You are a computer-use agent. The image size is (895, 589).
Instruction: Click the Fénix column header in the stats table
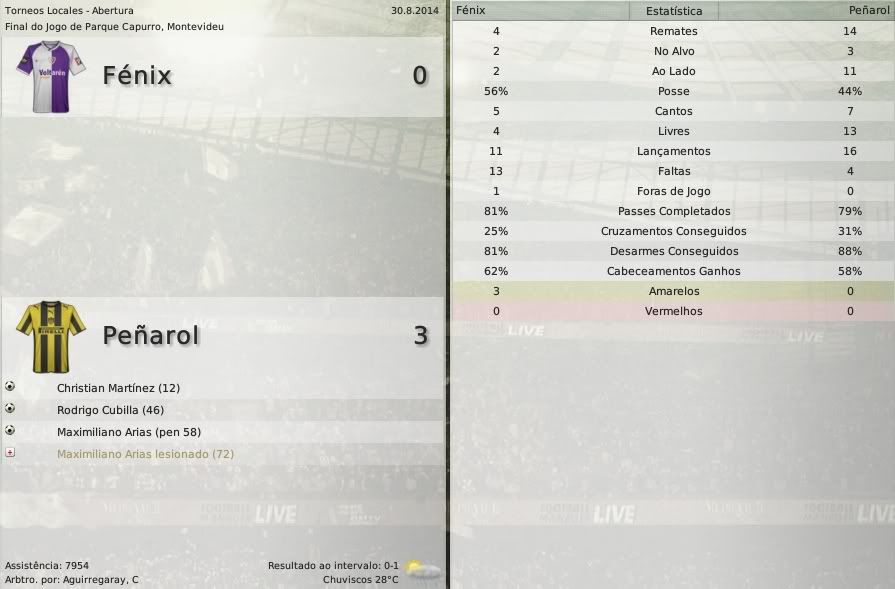coord(471,10)
